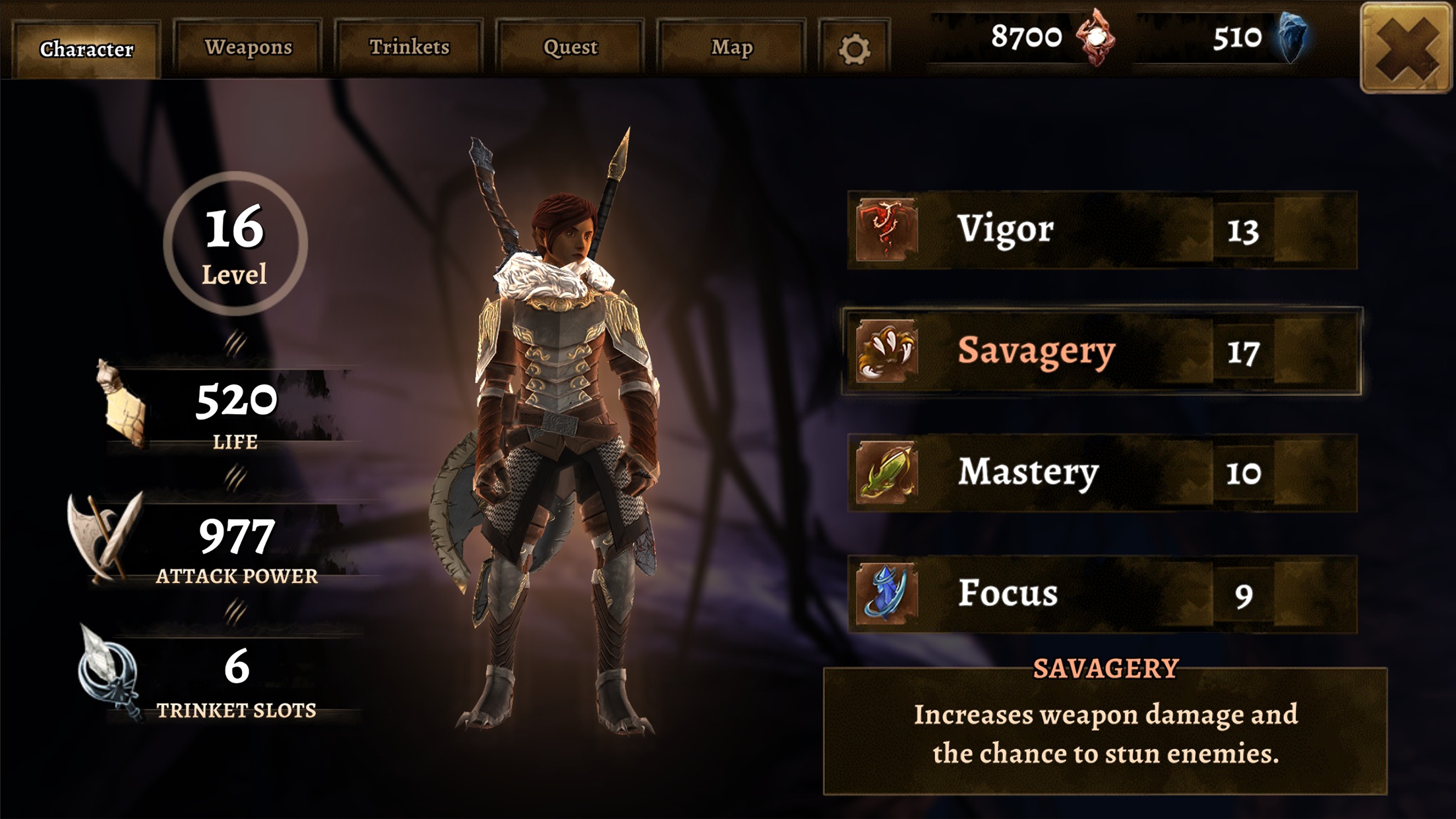Click the green serpent Mastery icon

[886, 472]
